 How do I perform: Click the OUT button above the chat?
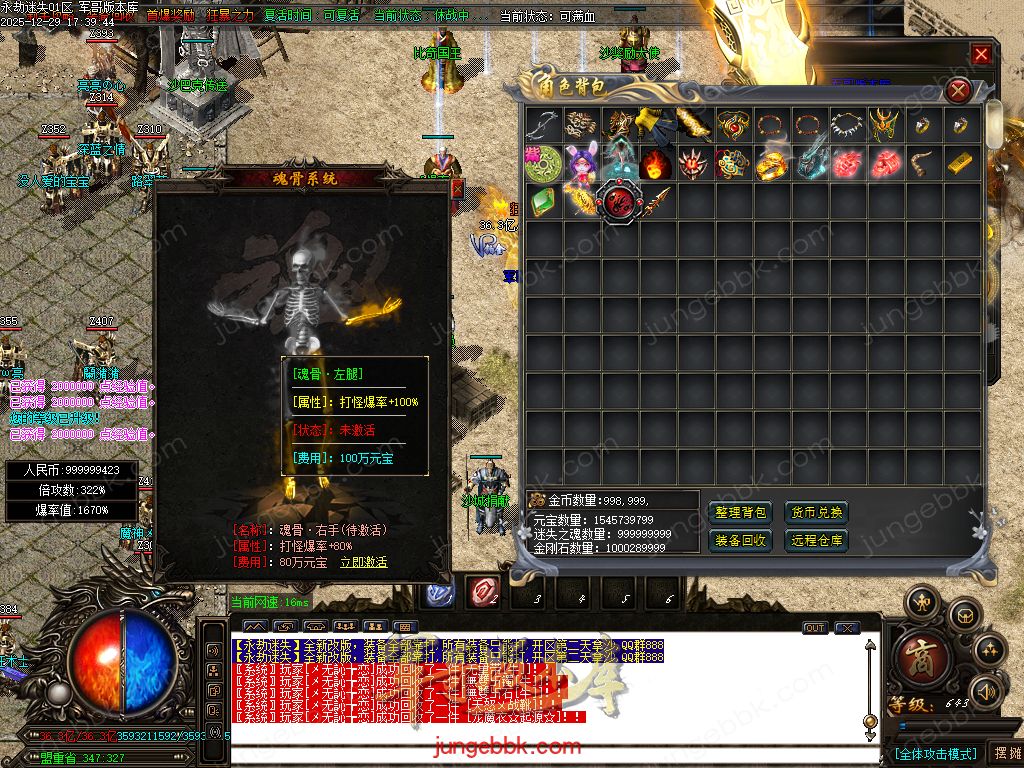(x=815, y=628)
